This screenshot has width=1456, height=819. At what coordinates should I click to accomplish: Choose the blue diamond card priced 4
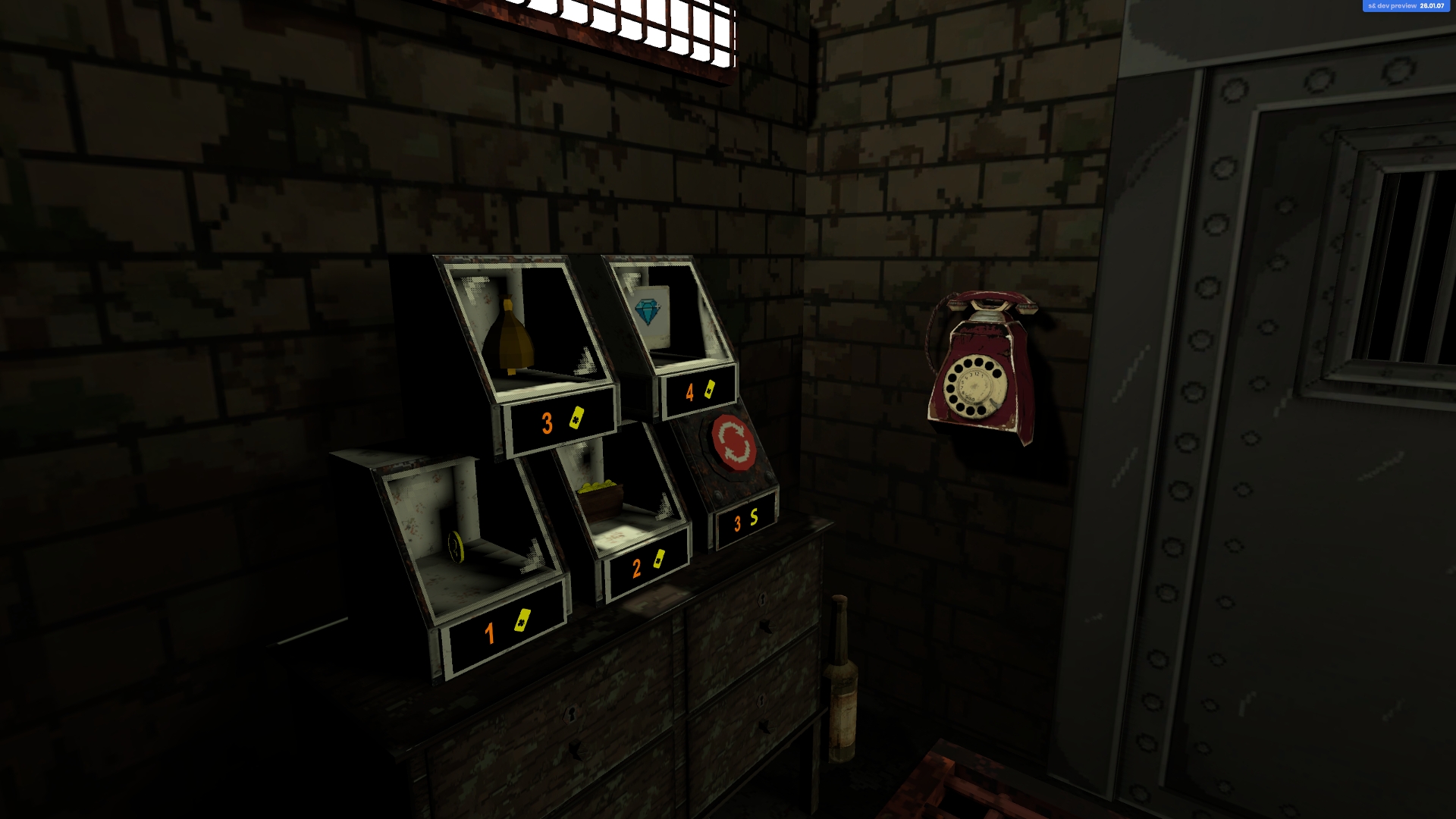coord(651,313)
